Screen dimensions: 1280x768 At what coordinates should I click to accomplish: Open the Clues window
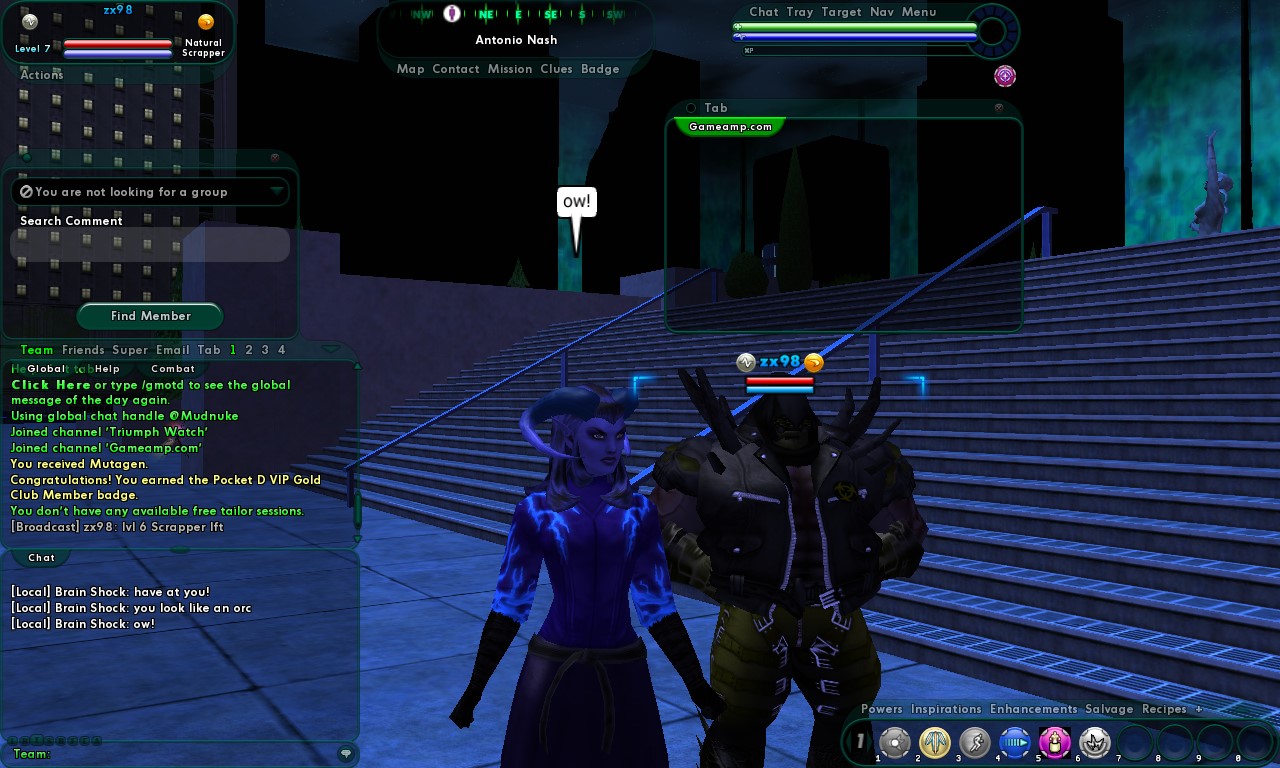click(x=556, y=69)
